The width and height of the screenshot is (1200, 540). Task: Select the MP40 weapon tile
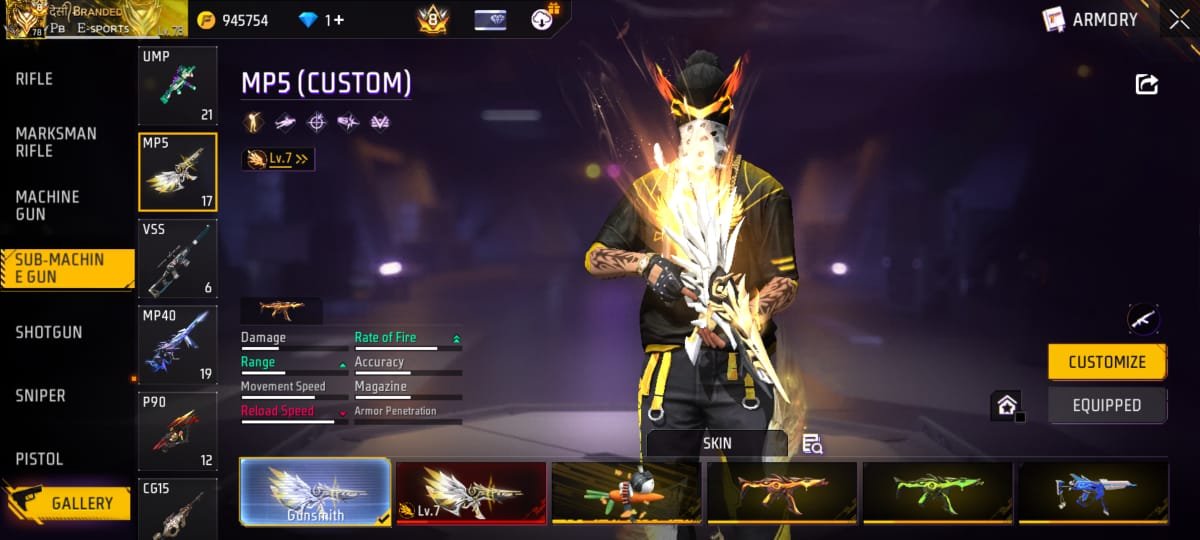pos(177,345)
